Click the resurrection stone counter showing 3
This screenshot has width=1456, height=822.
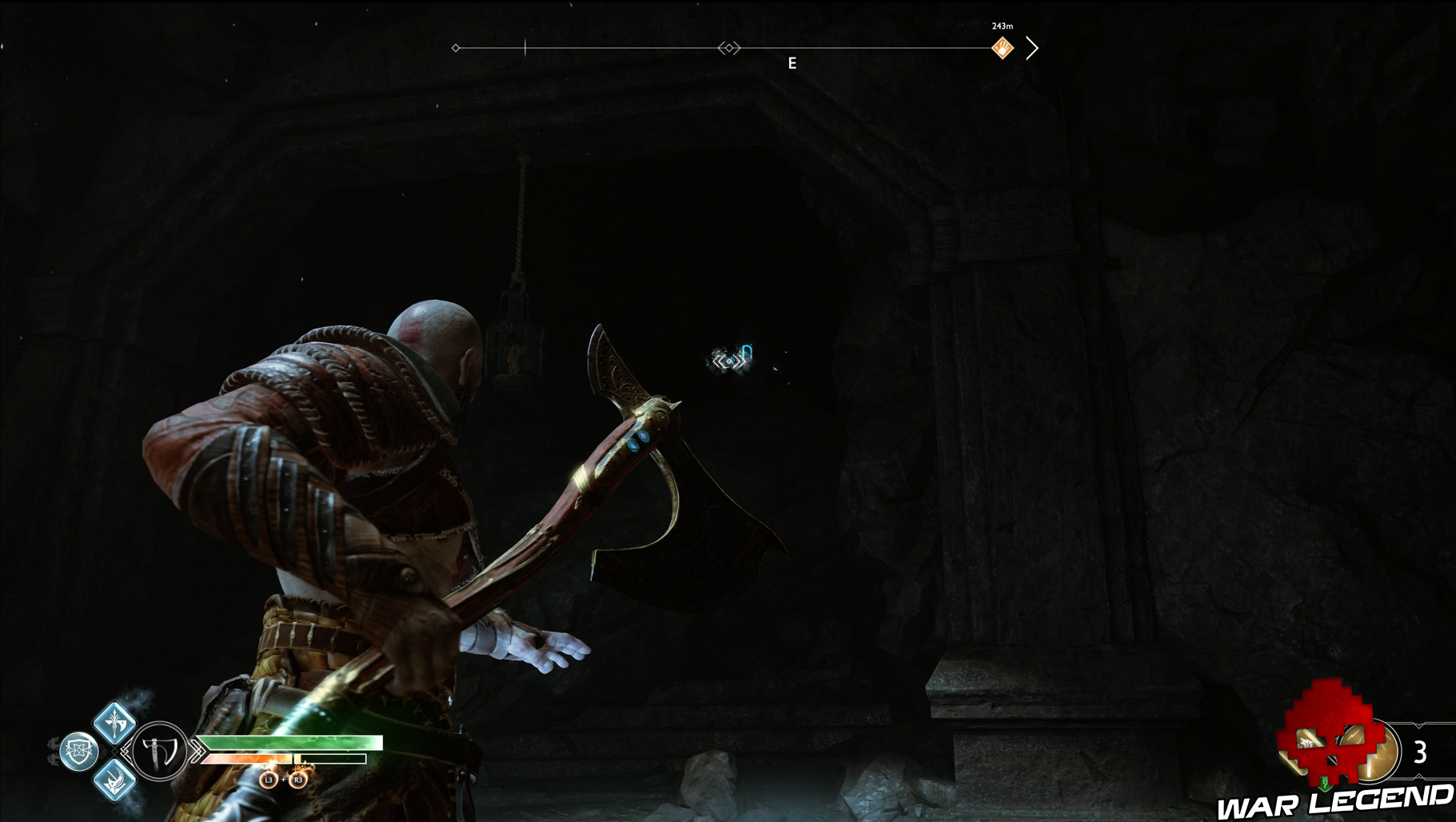(x=1420, y=752)
